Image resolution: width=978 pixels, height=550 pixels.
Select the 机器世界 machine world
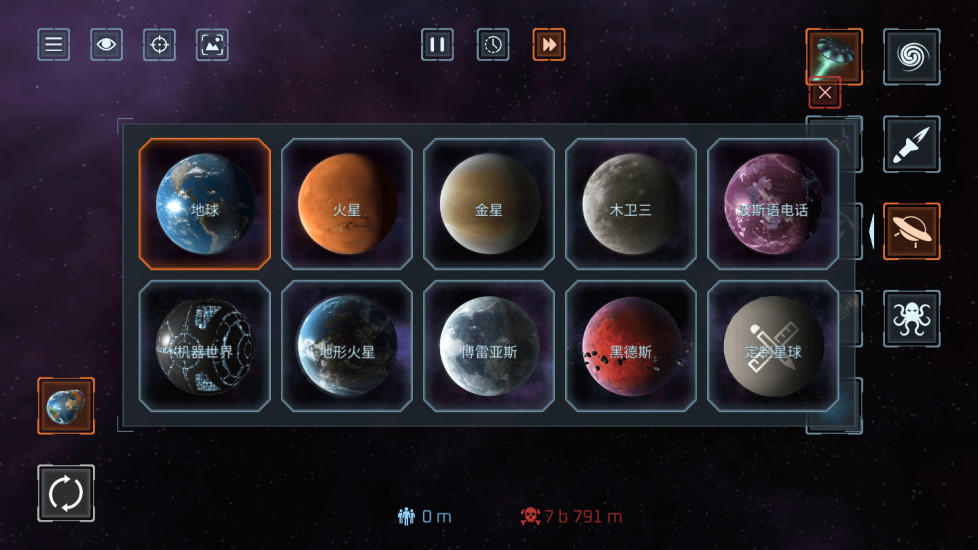[x=205, y=346]
